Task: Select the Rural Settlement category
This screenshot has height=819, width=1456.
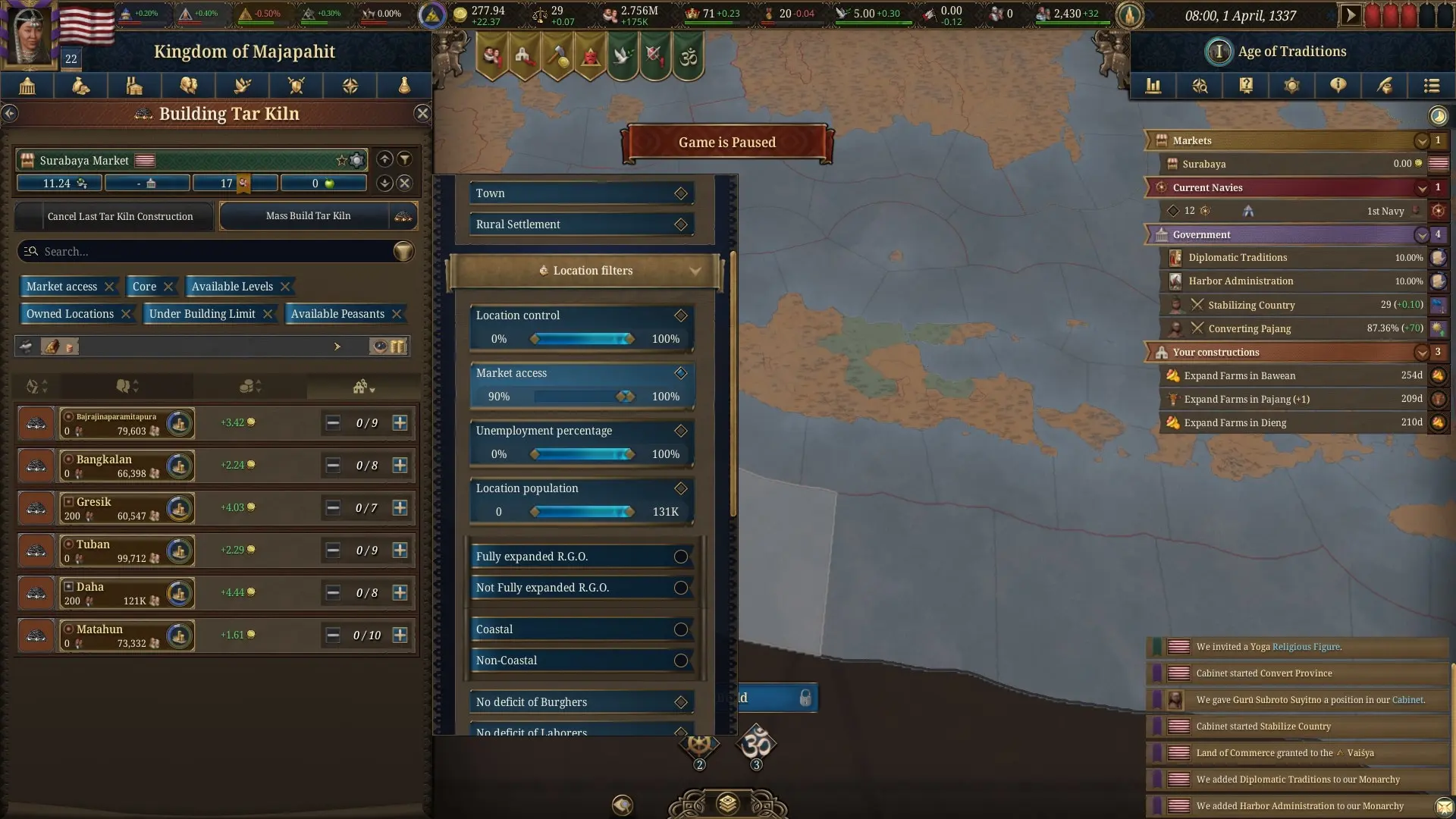Action: (x=581, y=224)
